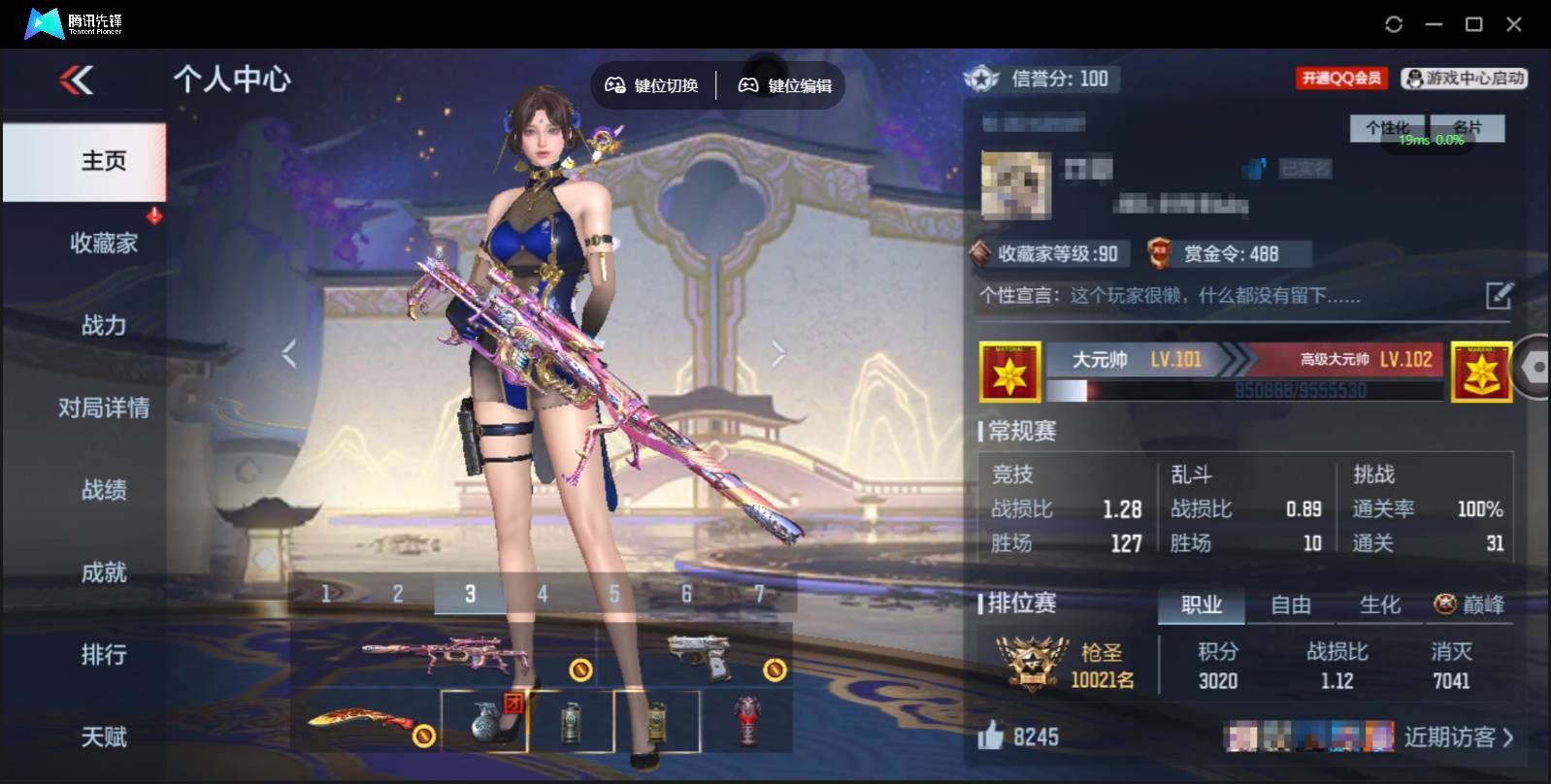Switch to the 战绩 page
The image size is (1551, 784).
coord(103,490)
